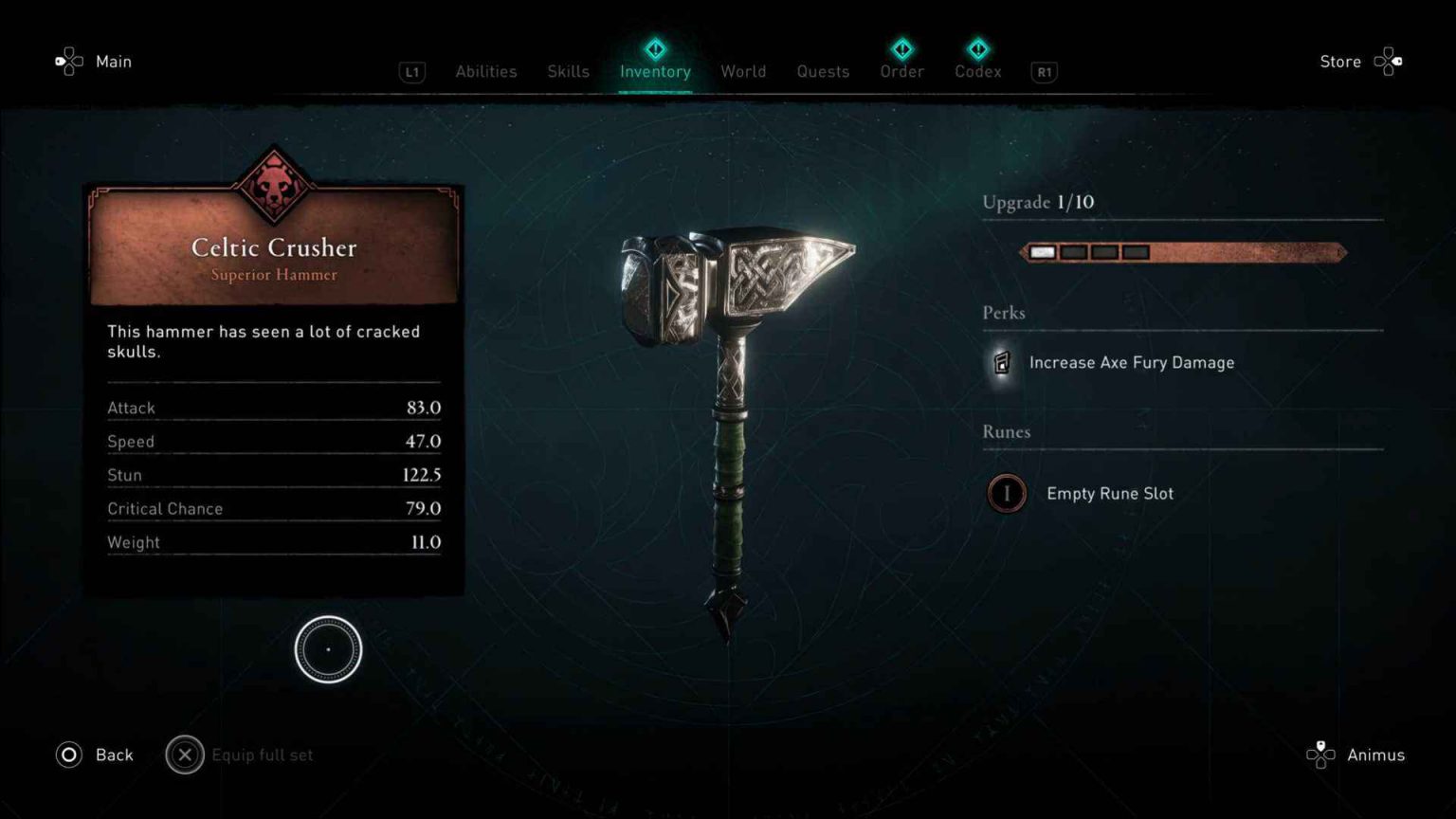Viewport: 1456px width, 819px height.
Task: Click the Inventory diamond icon above the tab
Action: (655, 49)
